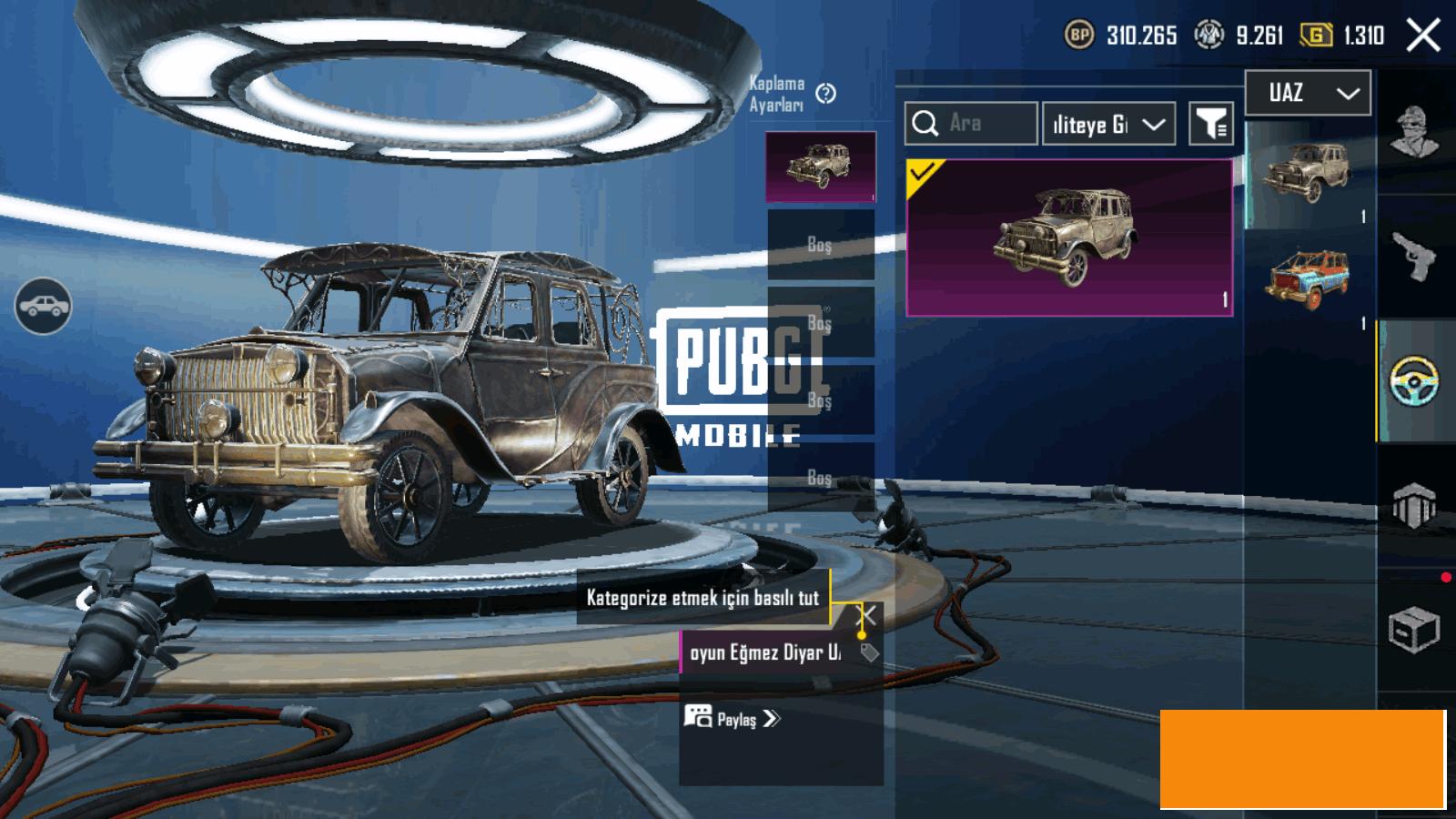The height and width of the screenshot is (819, 1456).
Task: Close the garage screen with the X
Action: click(x=1423, y=36)
